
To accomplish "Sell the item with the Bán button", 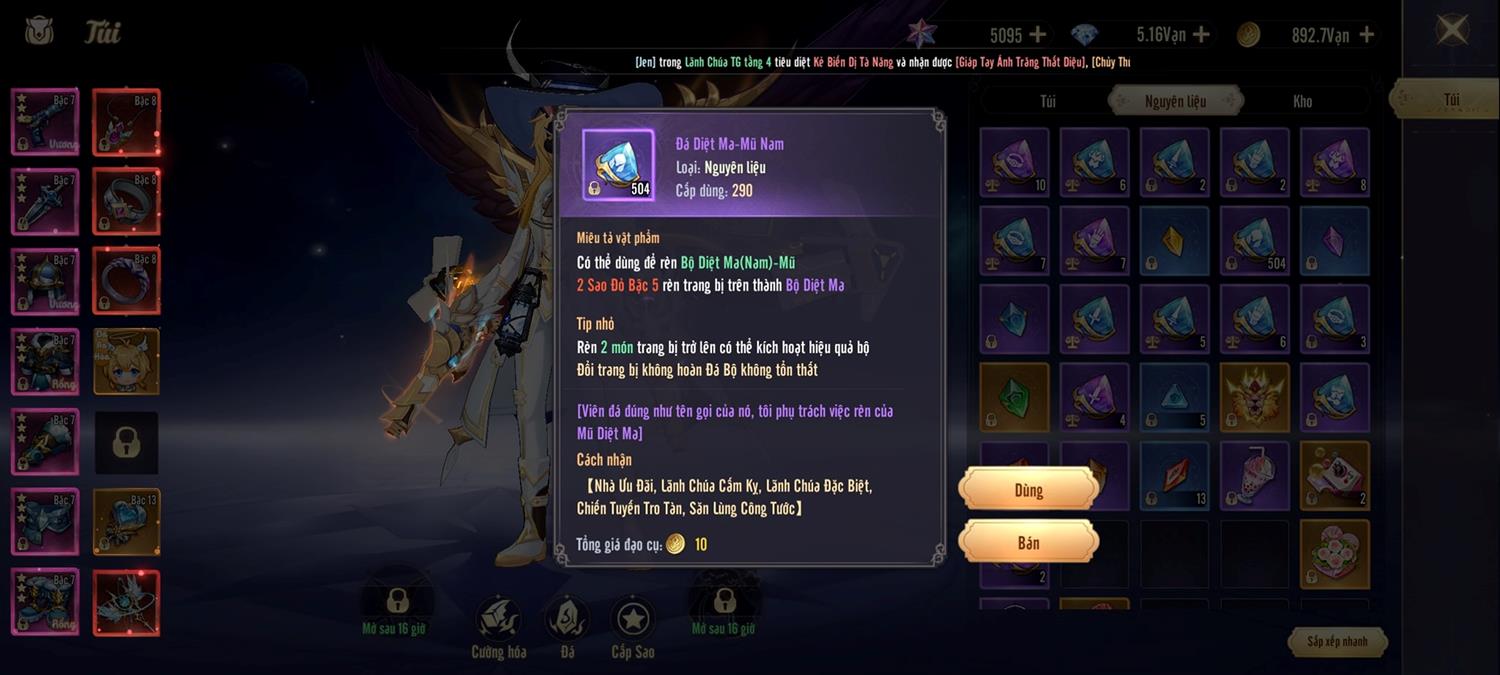I will pyautogui.click(x=1028, y=543).
